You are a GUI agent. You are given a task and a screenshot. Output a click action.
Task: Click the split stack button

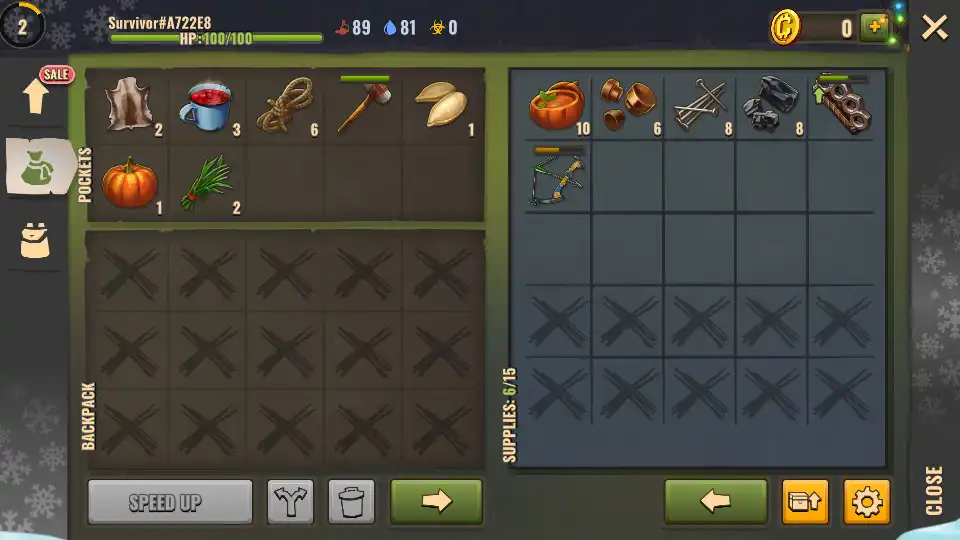290,502
